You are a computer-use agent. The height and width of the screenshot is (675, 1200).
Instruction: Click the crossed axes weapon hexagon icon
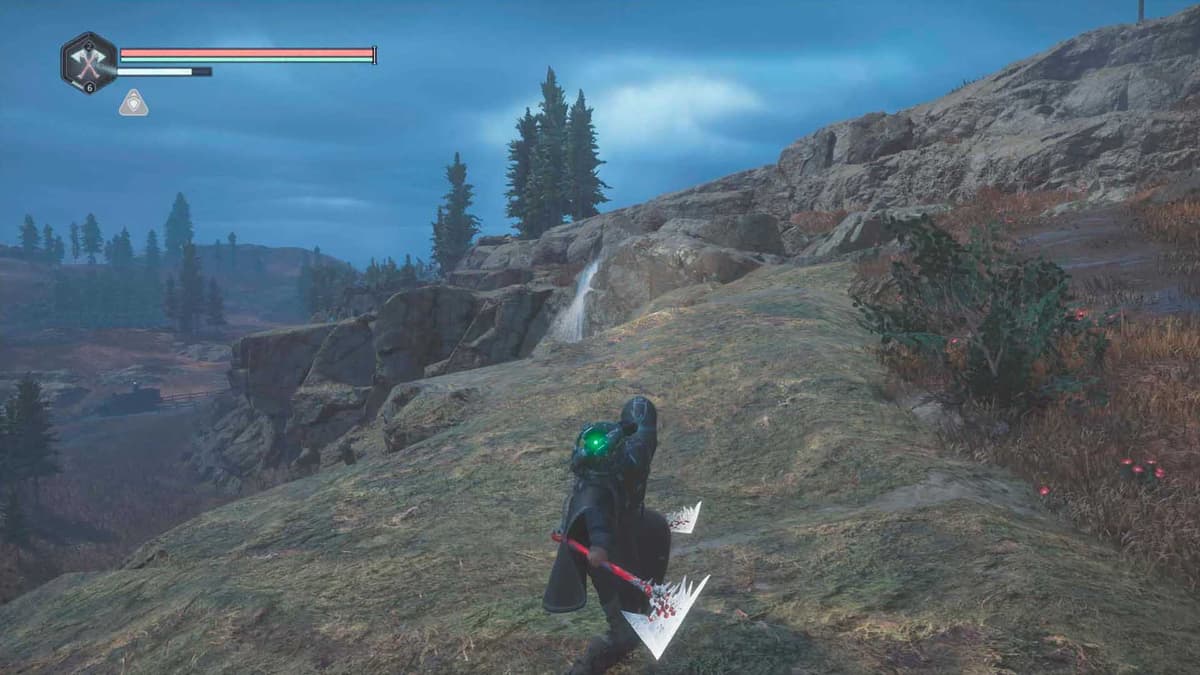pyautogui.click(x=88, y=63)
